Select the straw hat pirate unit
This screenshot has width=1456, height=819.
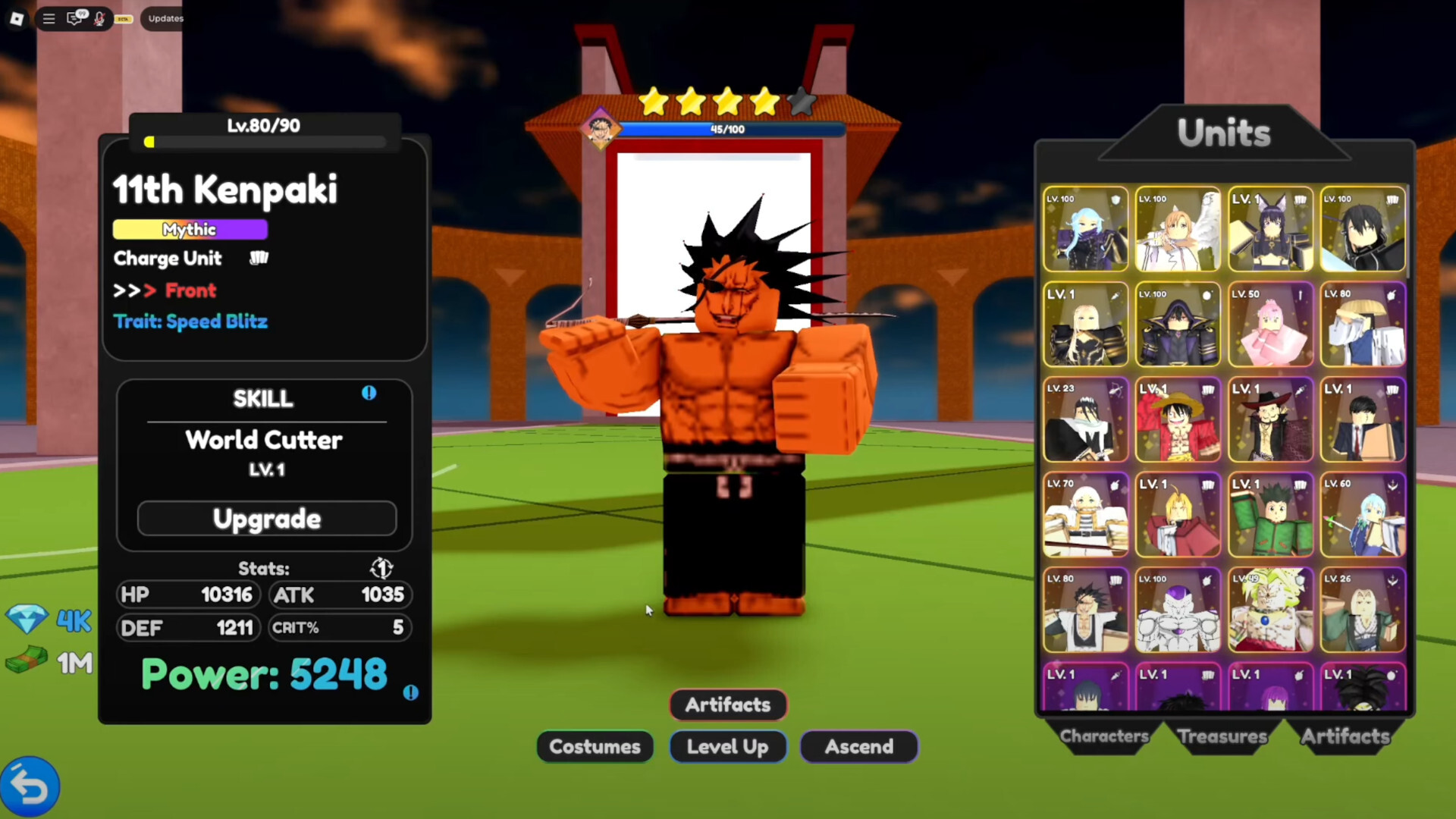(1178, 420)
